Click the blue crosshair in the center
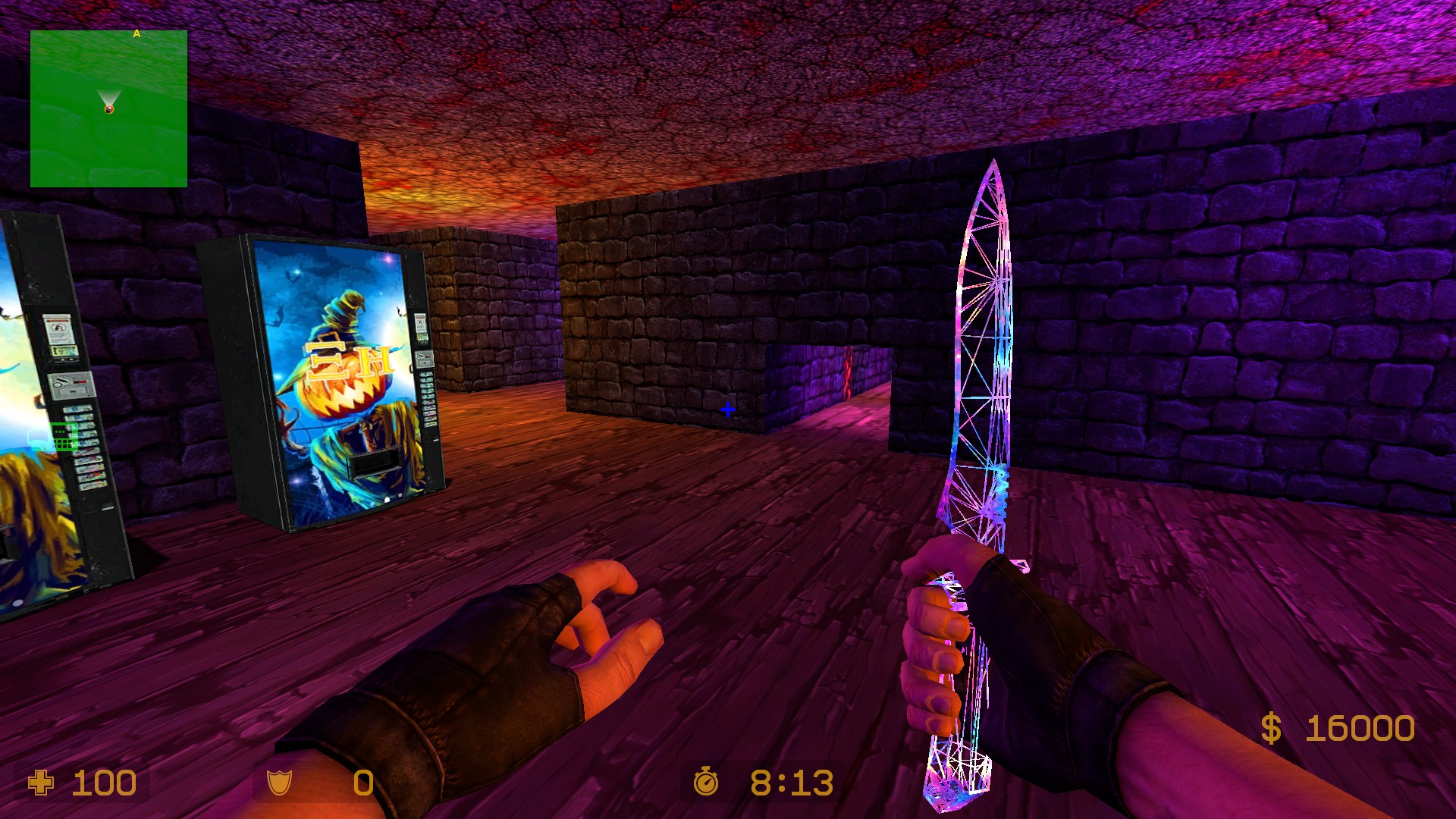The height and width of the screenshot is (819, 1456). (729, 408)
